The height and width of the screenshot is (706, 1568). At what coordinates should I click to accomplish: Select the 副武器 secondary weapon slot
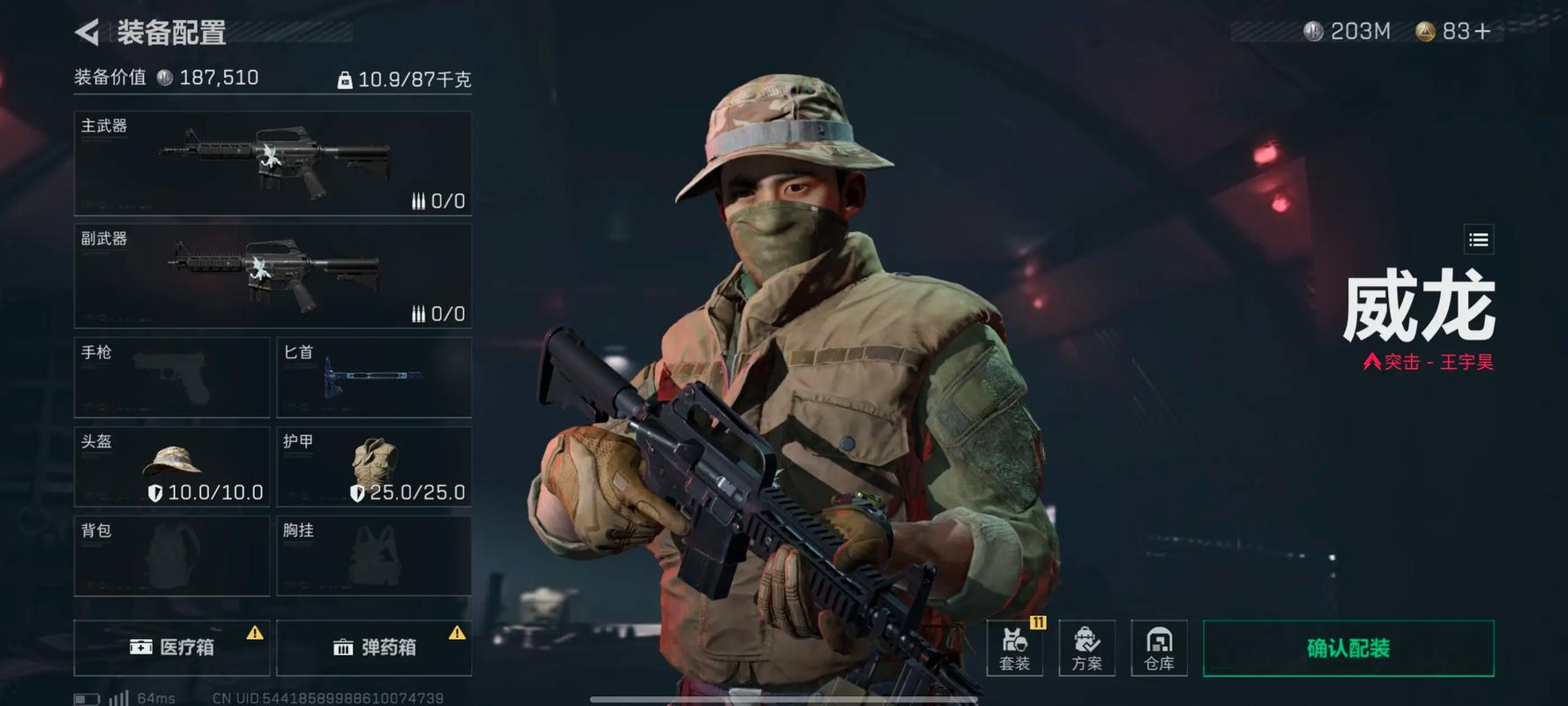[x=273, y=276]
